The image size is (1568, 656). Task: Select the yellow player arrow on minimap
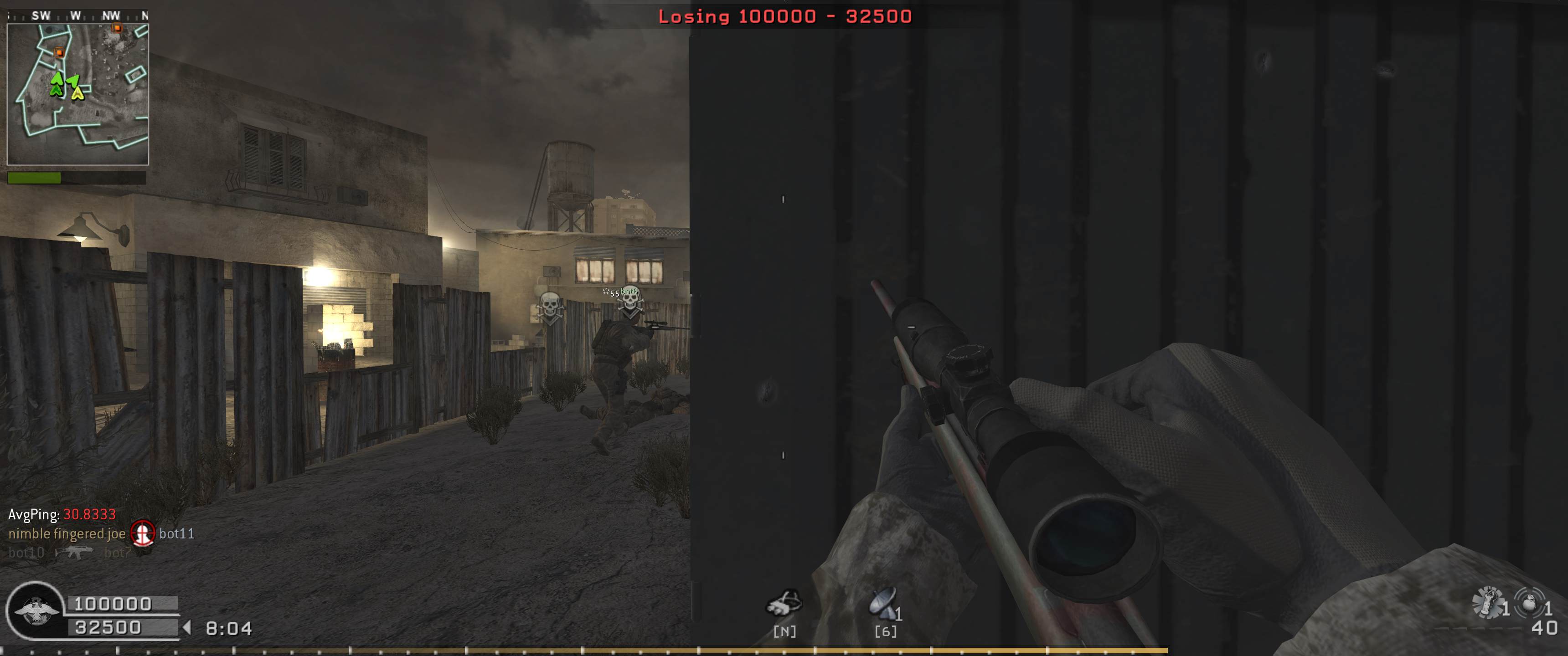78,93
